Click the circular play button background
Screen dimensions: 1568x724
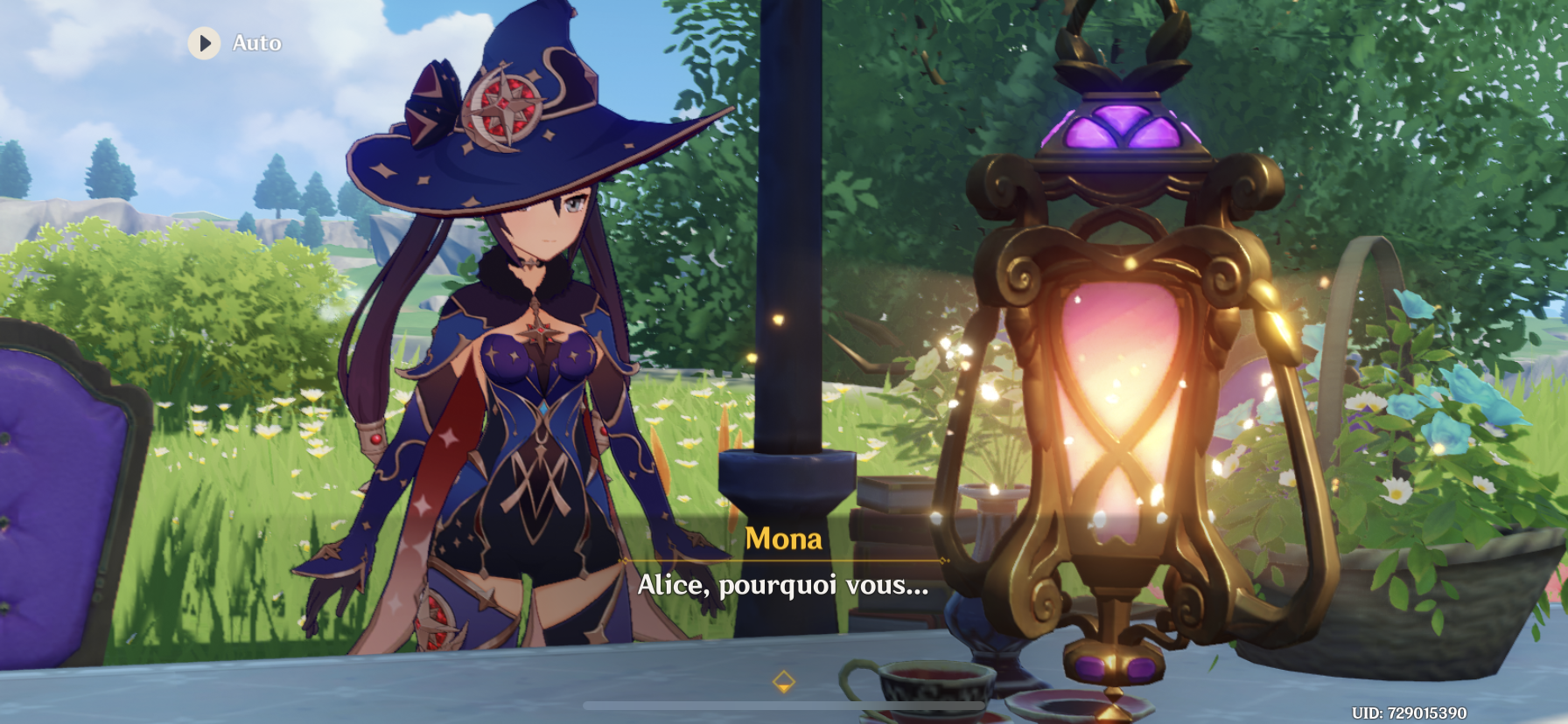coord(206,42)
